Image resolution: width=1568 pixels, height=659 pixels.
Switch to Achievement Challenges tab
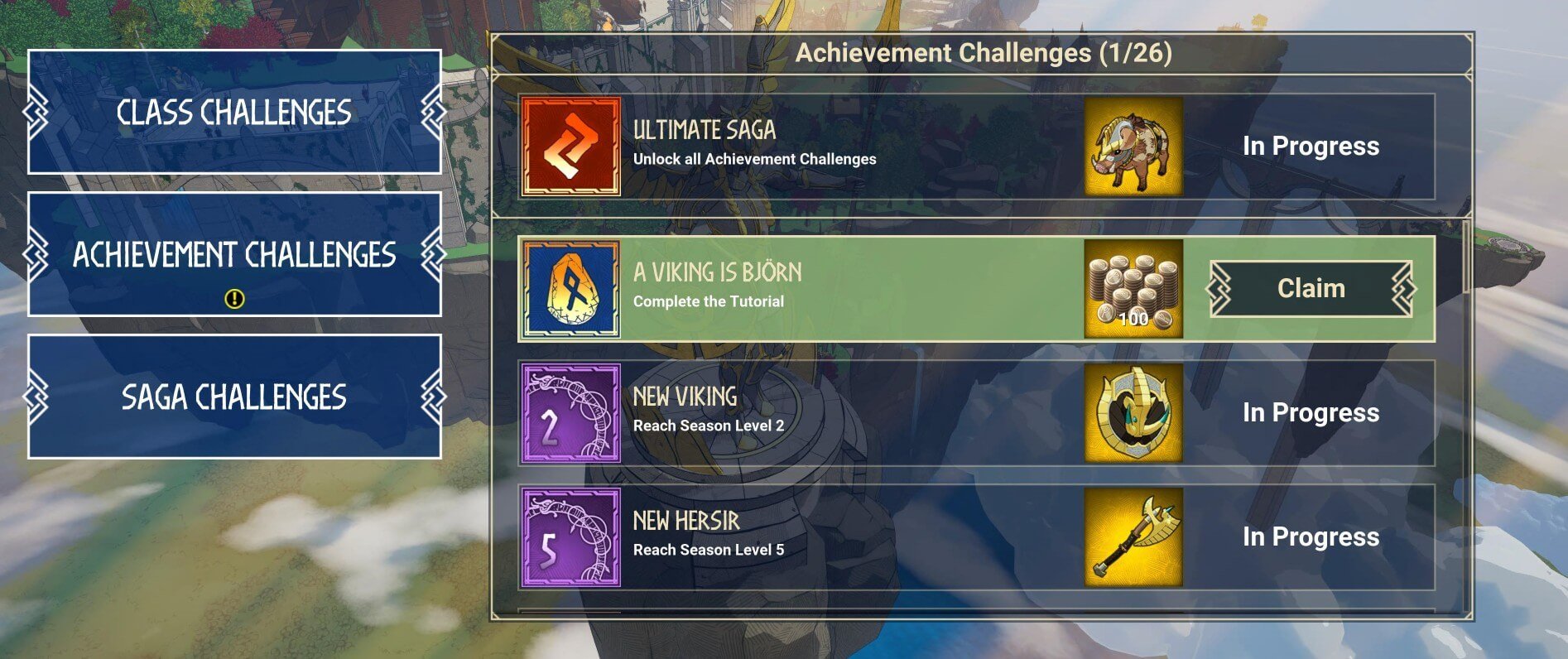point(234,254)
